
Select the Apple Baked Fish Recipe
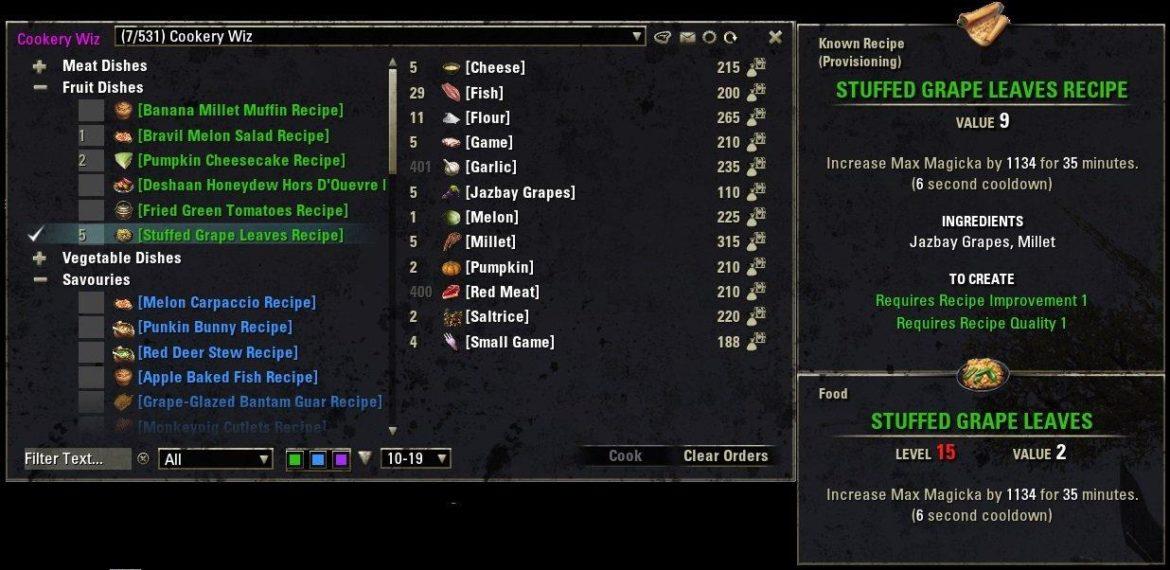227,377
